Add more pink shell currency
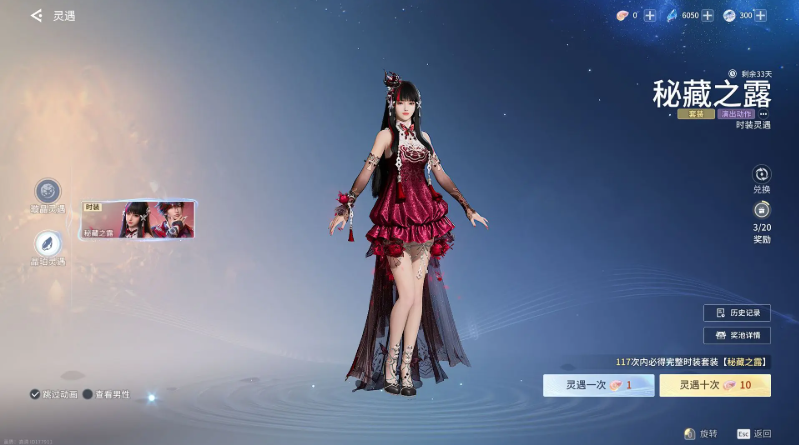799x445 pixels. (650, 16)
